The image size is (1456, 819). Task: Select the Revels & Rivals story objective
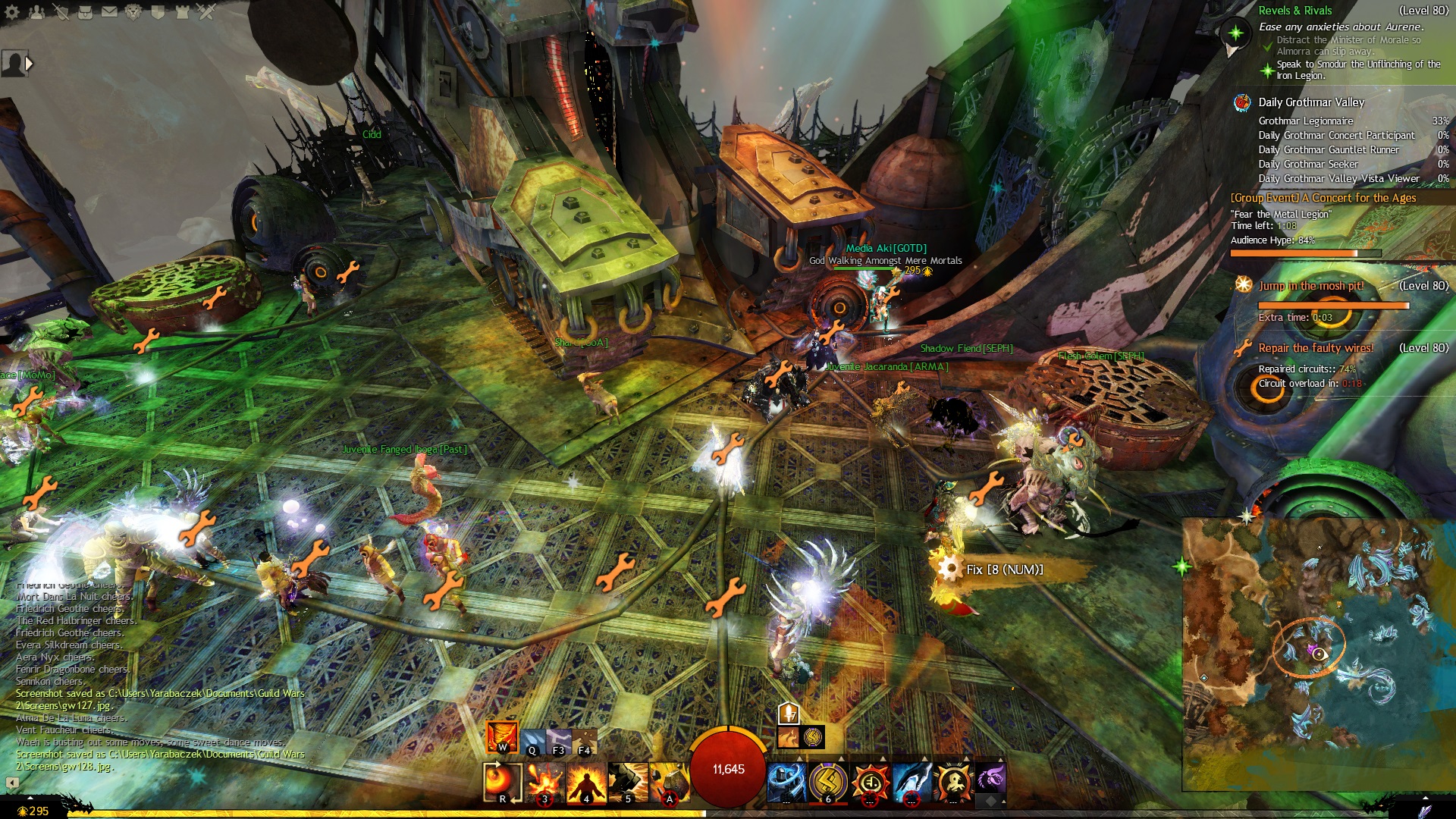click(x=1295, y=11)
